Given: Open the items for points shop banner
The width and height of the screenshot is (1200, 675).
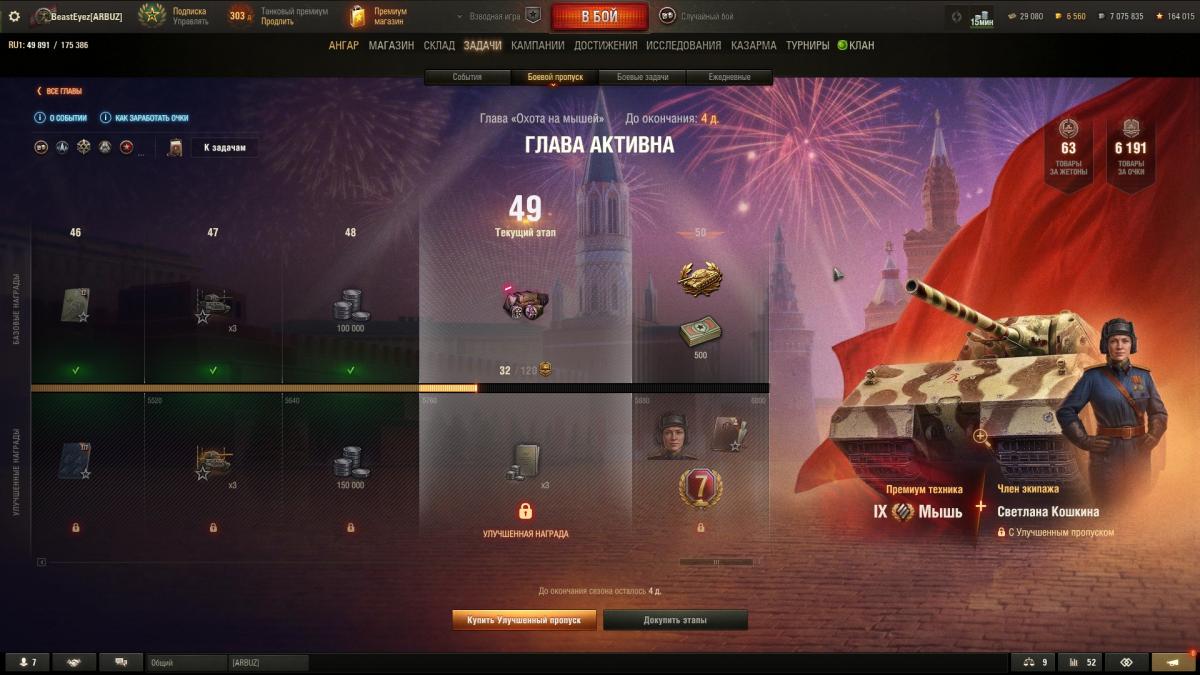Looking at the screenshot, I should [1131, 148].
